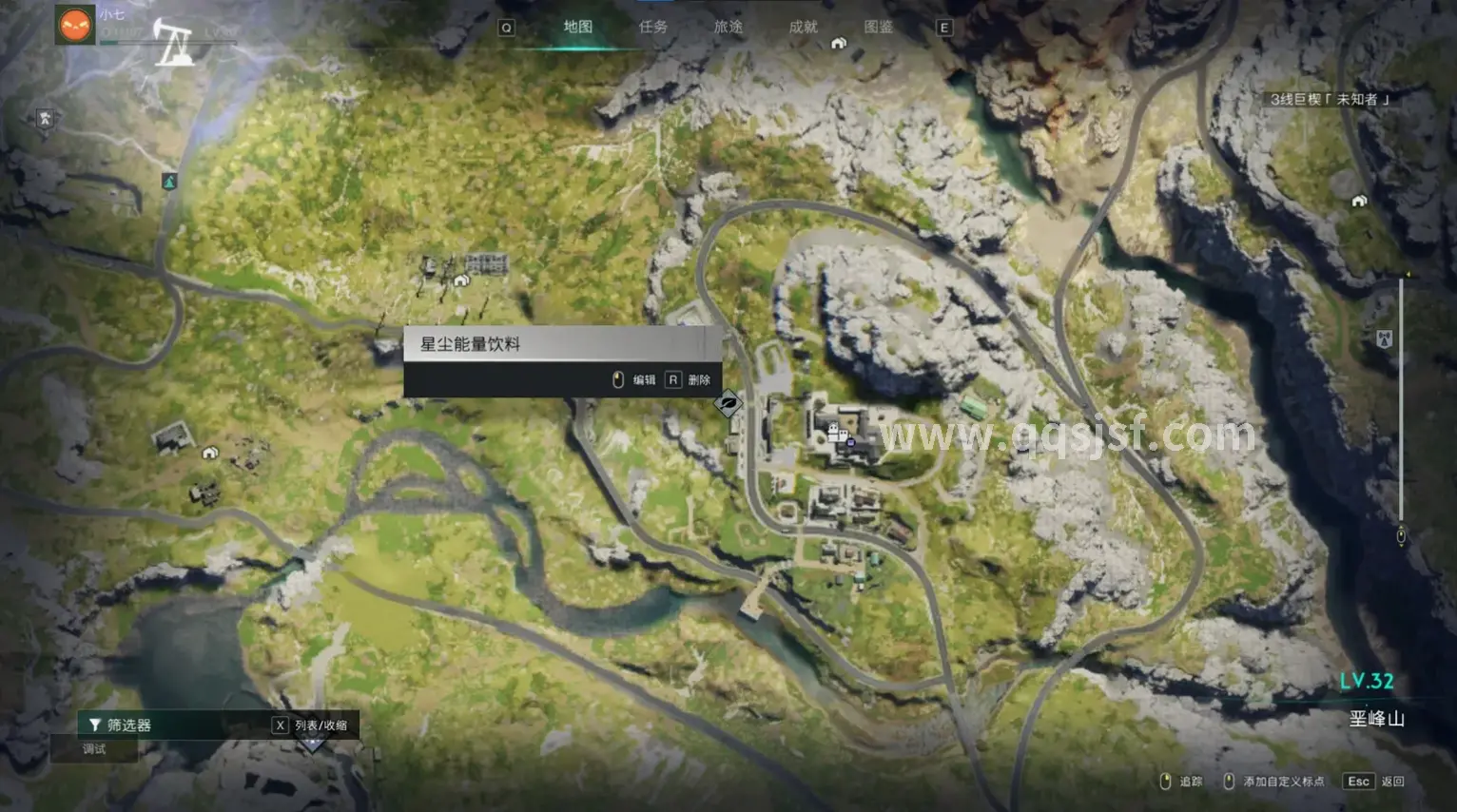Screen dimensions: 1457x812
Task: Switch to the 地图 map tab
Action: (577, 27)
